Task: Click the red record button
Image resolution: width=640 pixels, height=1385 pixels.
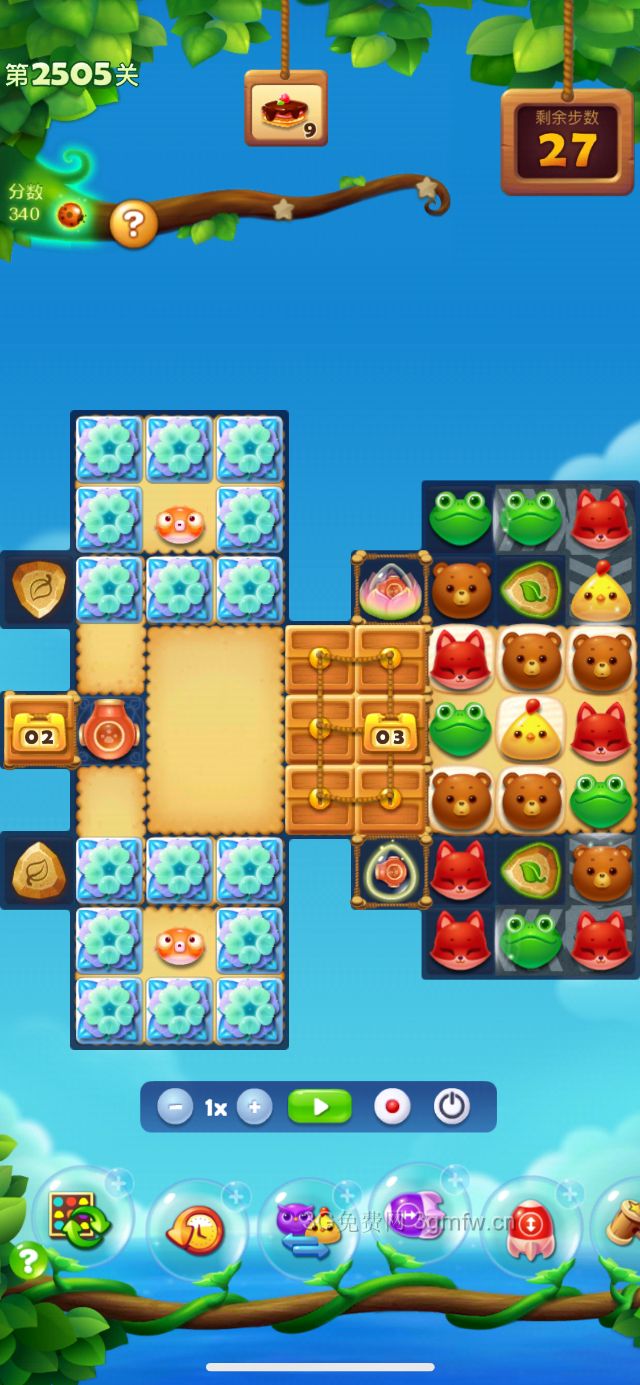Action: coord(392,1107)
